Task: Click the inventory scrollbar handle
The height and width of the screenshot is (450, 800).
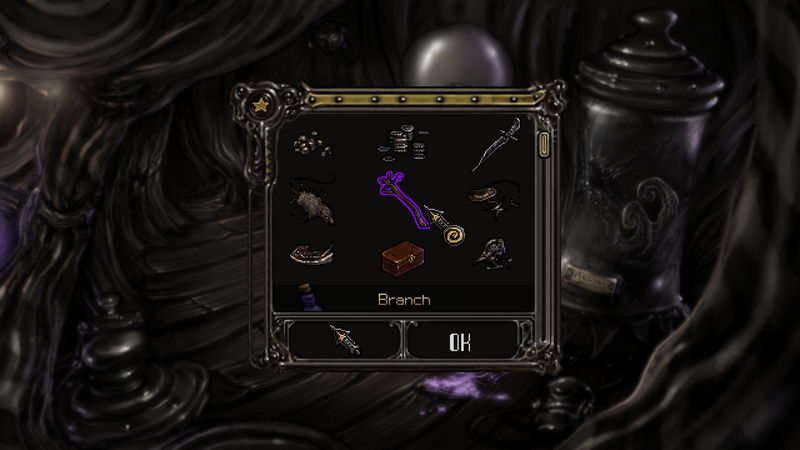Action: point(544,145)
